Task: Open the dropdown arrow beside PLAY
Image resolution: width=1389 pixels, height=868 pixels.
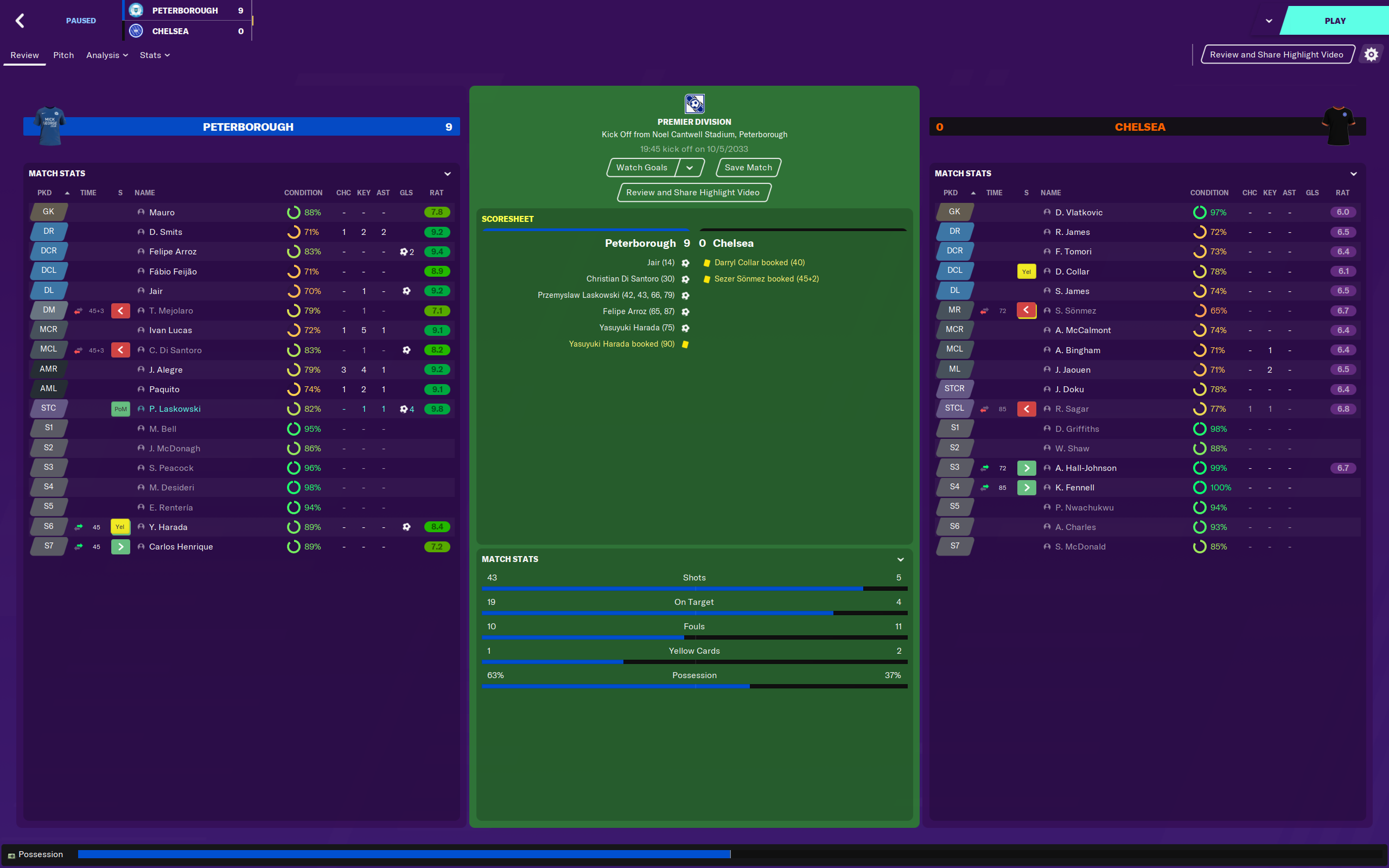Action: tap(1269, 21)
